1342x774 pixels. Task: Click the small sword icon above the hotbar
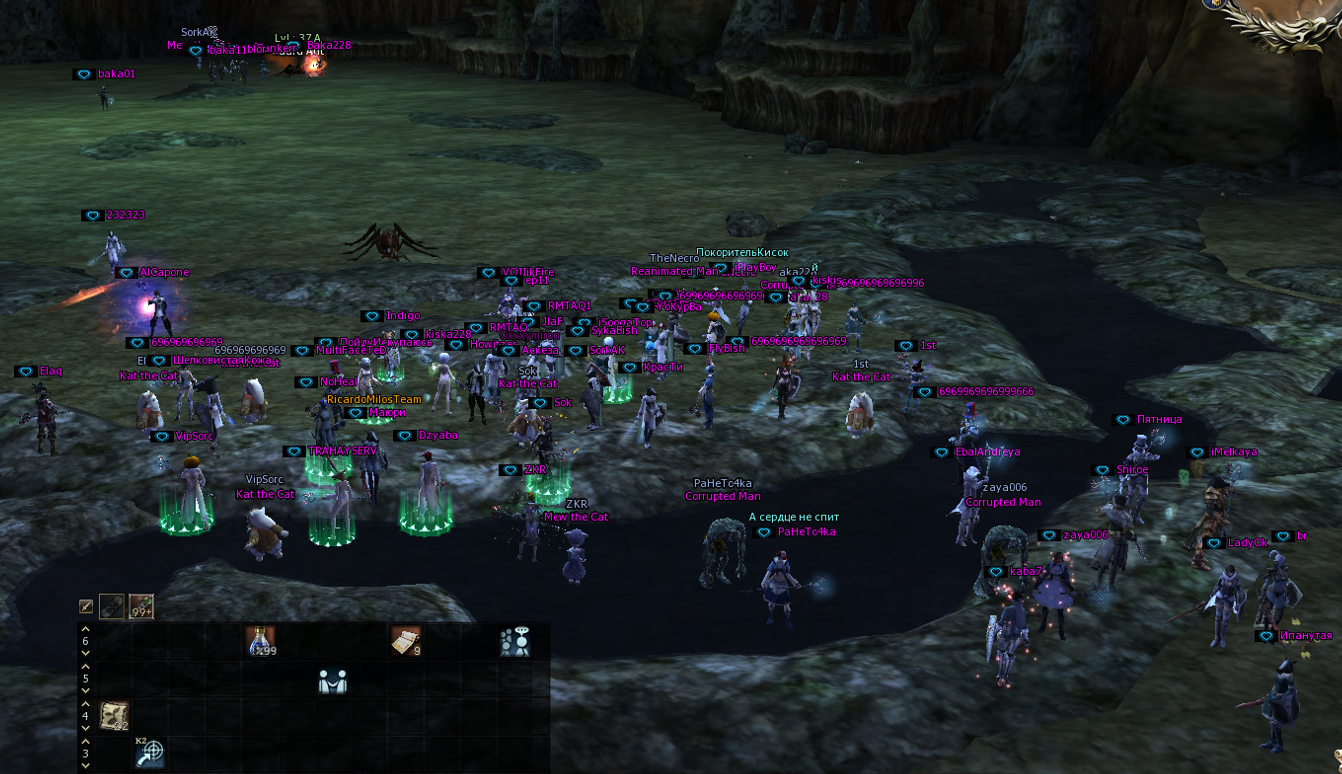[x=87, y=606]
